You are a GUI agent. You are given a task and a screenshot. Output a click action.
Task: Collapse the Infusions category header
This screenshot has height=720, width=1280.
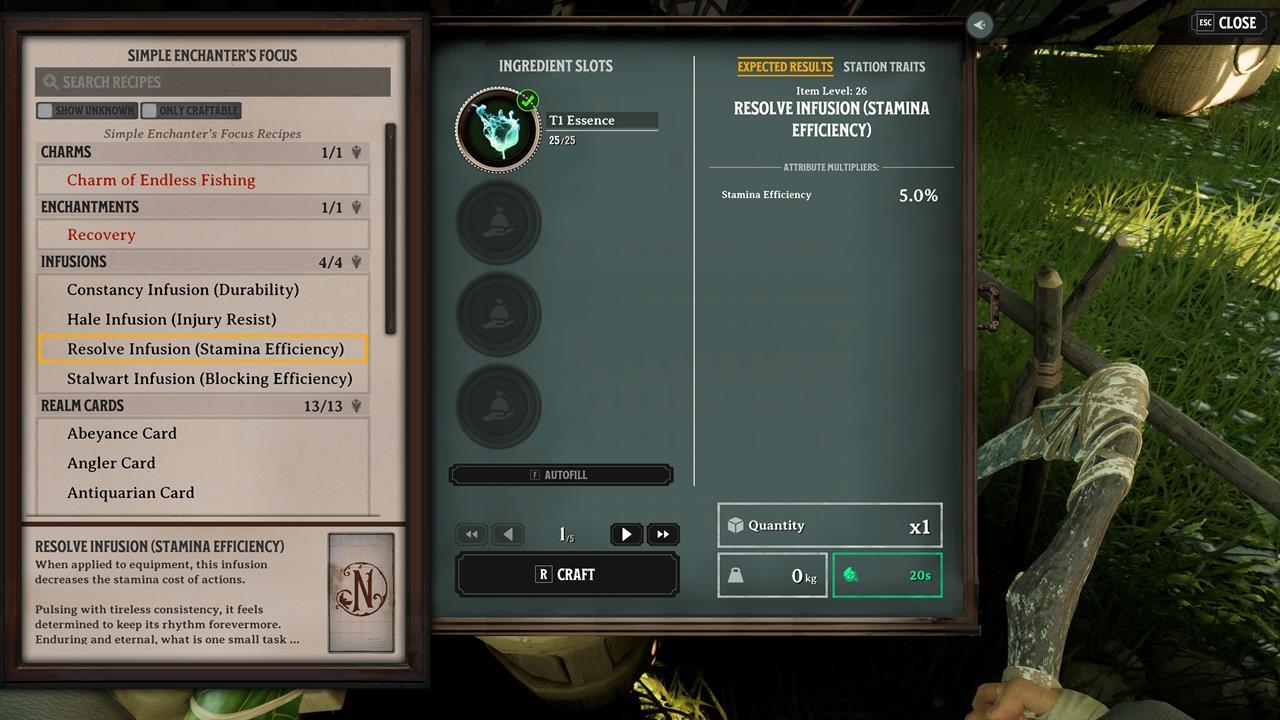click(x=202, y=262)
